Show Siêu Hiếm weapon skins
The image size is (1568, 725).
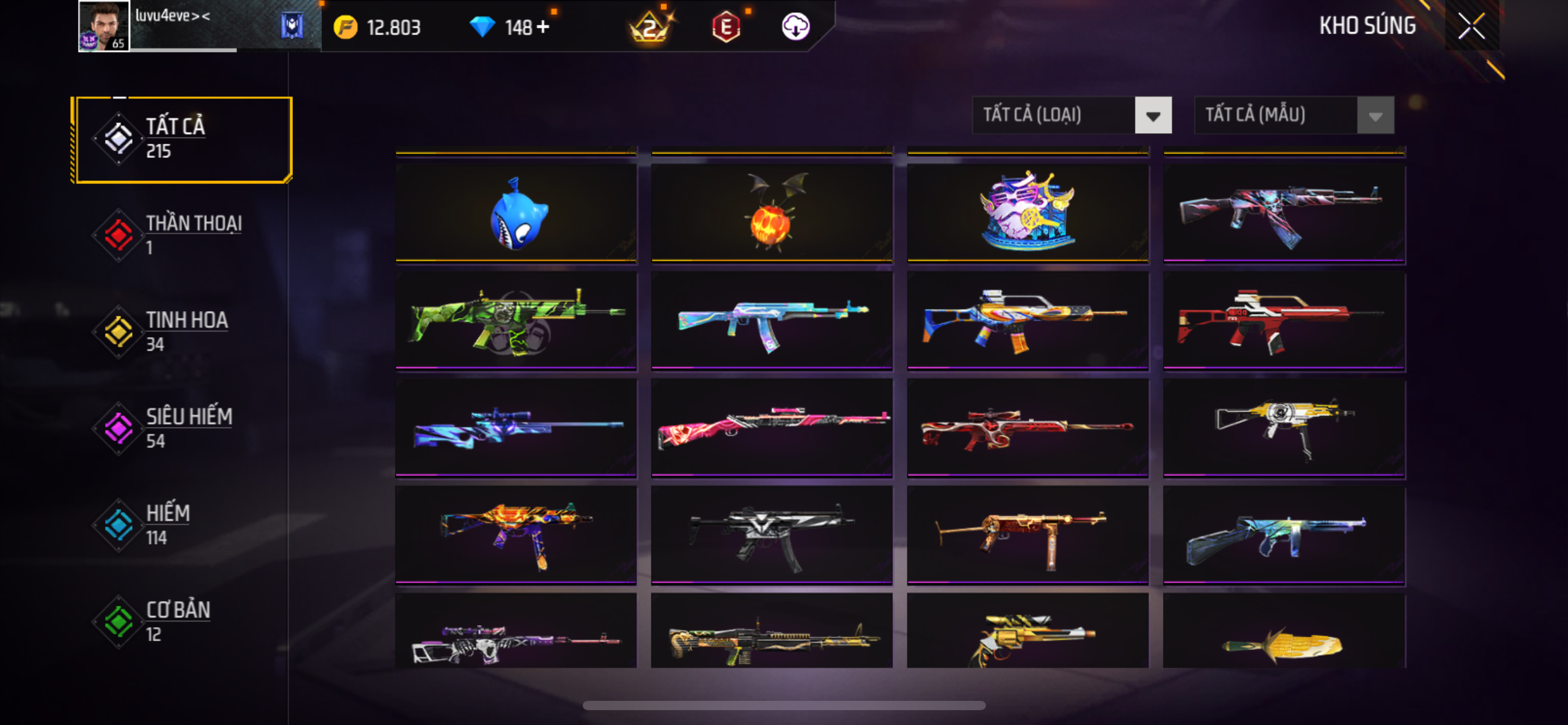click(x=182, y=428)
